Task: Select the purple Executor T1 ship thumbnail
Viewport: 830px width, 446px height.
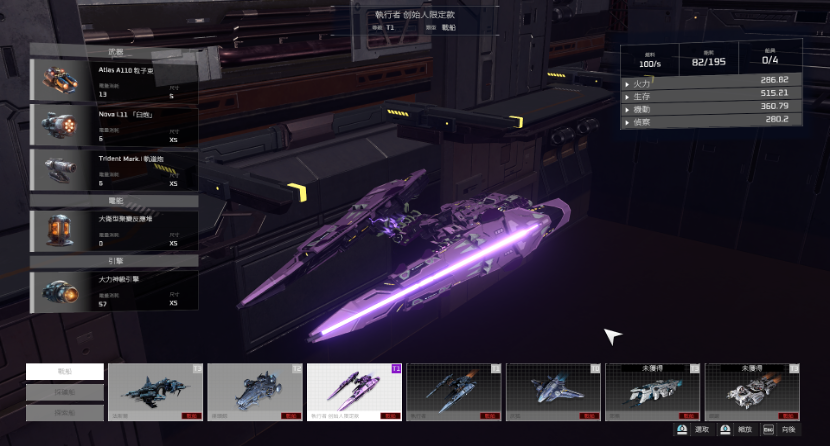Action: [x=354, y=391]
